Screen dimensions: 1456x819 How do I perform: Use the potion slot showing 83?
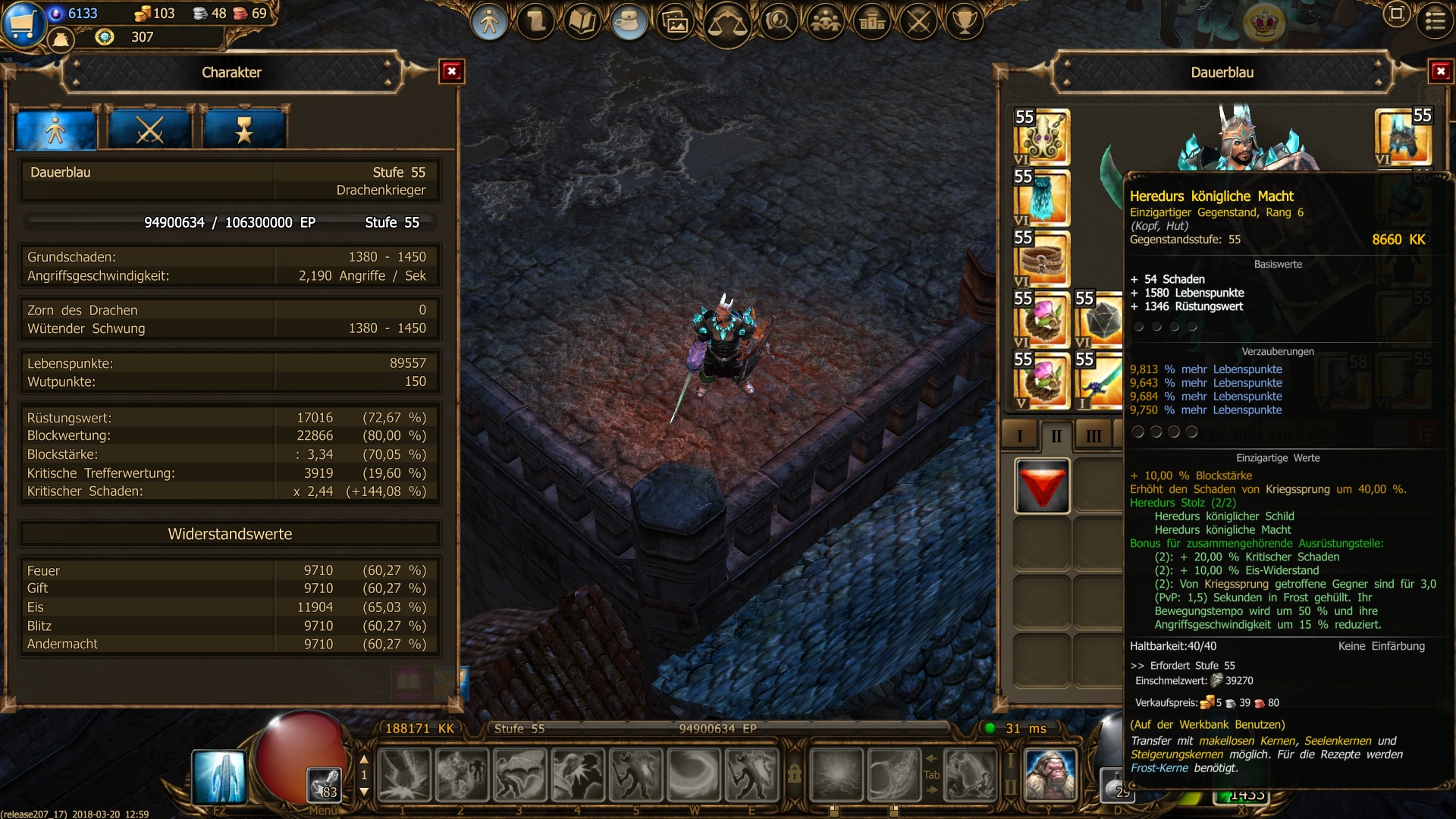coord(325,785)
